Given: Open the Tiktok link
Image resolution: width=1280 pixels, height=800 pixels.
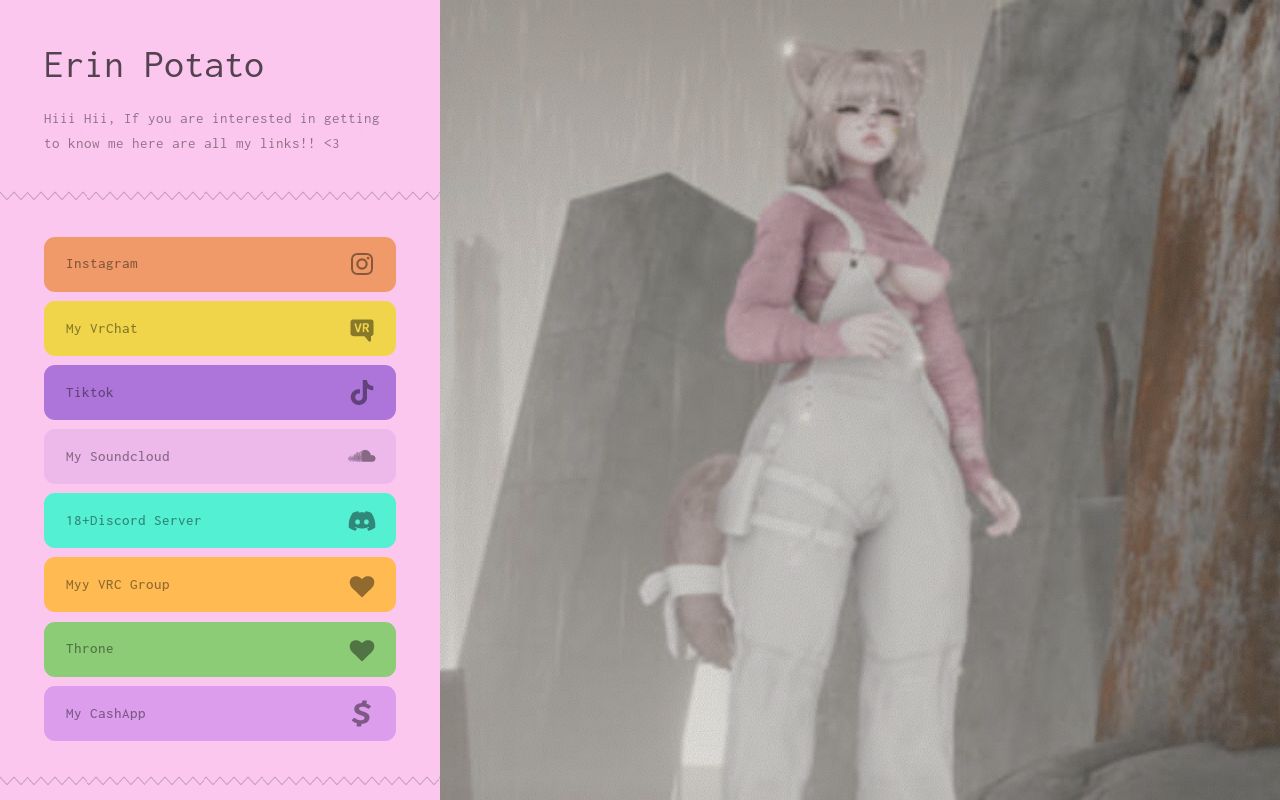Looking at the screenshot, I should [180, 392].
